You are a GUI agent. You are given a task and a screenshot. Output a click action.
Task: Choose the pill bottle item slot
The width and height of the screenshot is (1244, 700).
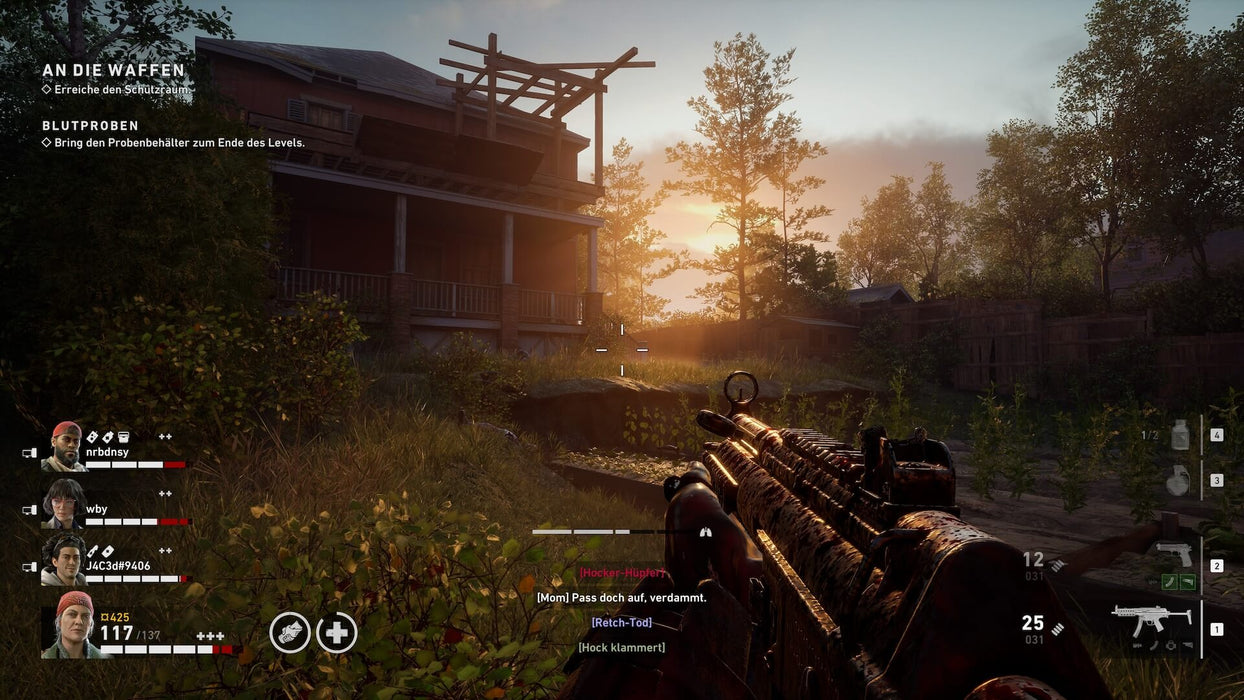click(1180, 435)
